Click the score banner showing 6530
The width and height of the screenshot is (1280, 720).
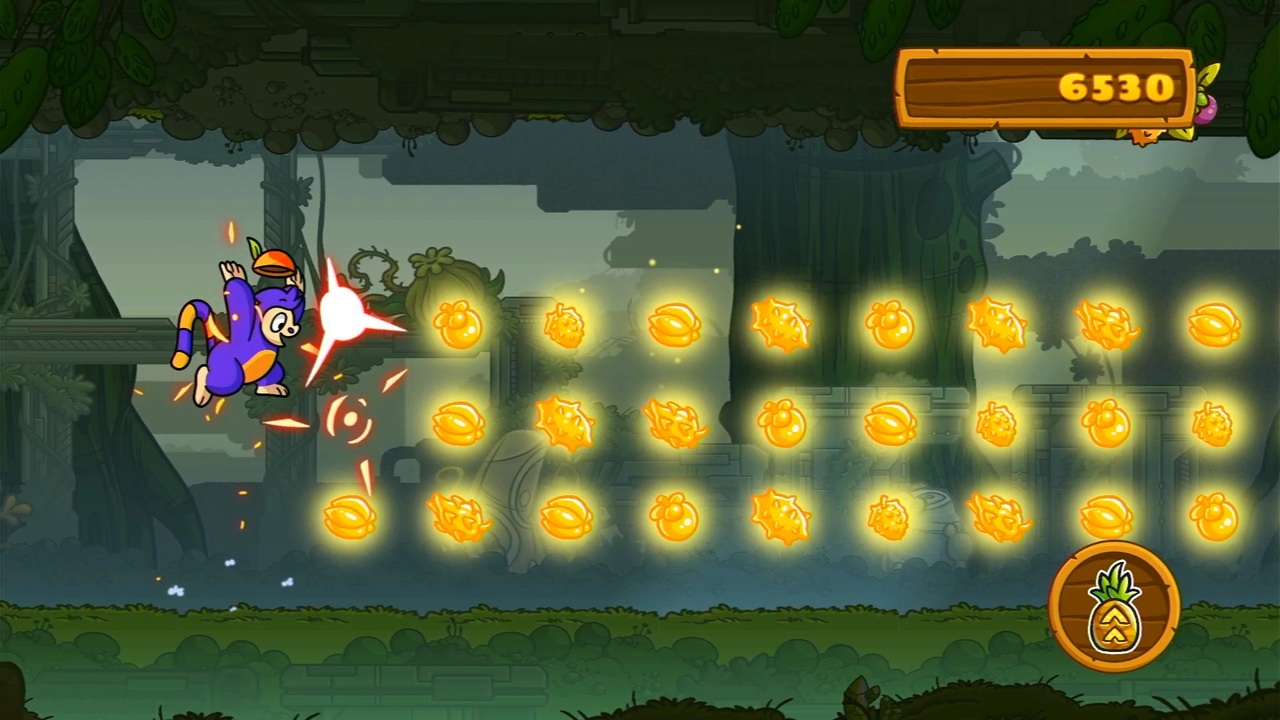[1046, 88]
